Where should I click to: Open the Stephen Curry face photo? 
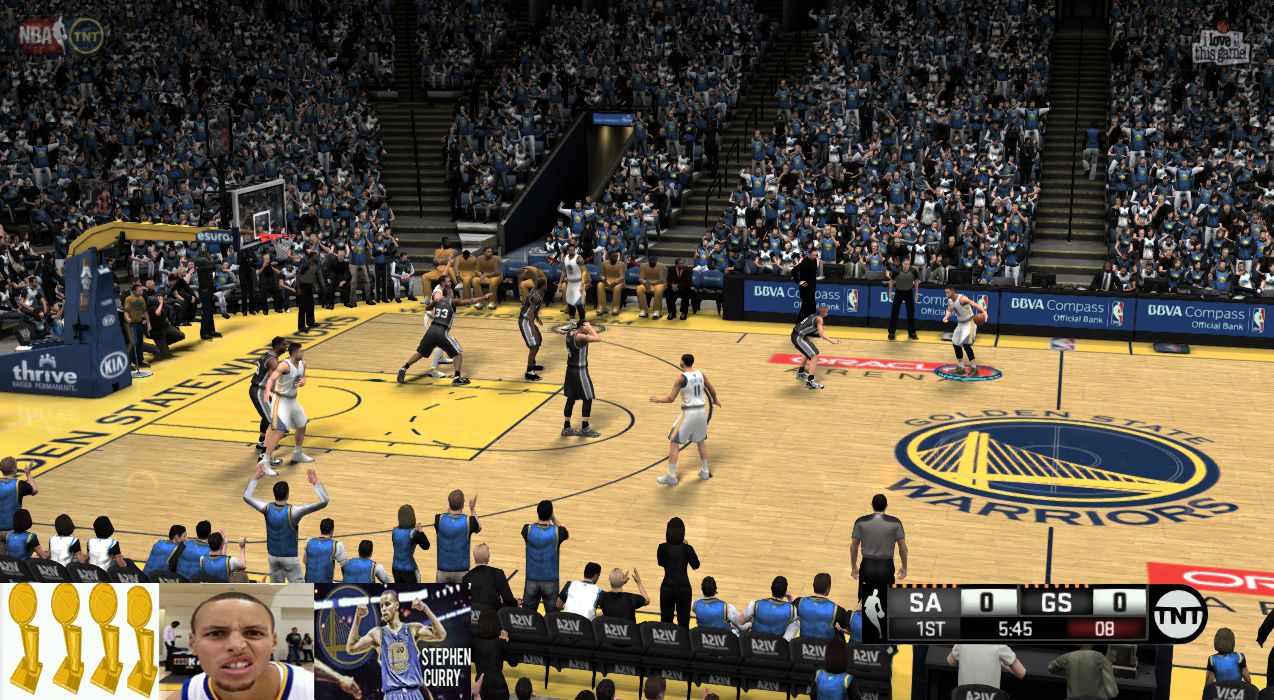(x=236, y=641)
